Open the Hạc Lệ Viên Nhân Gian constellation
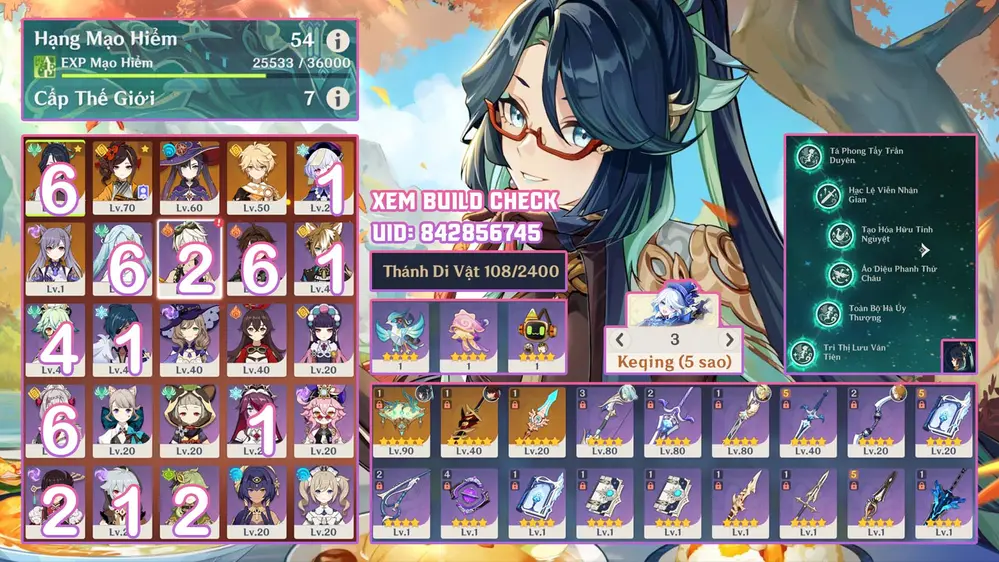 coord(827,195)
